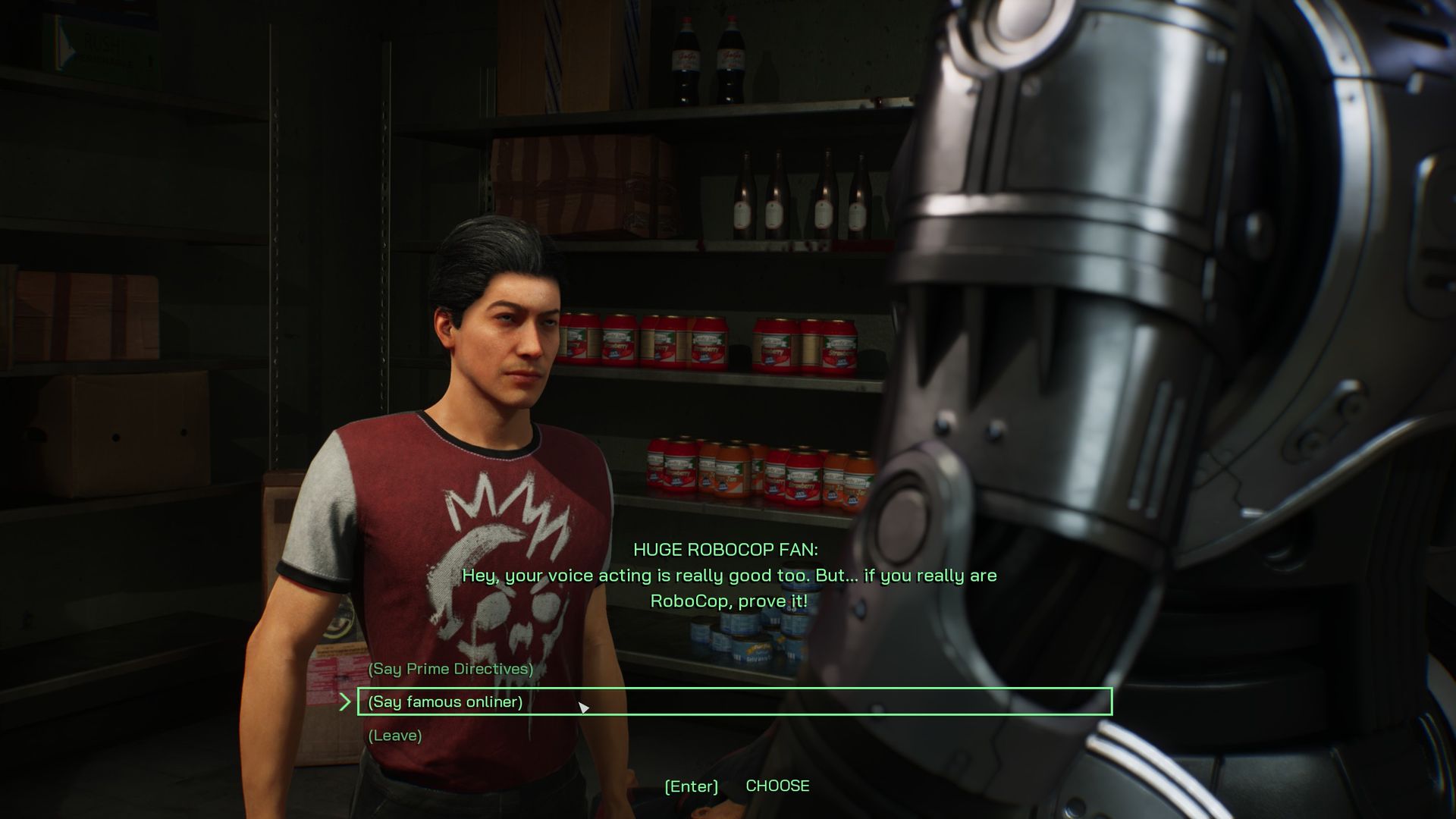Pick the Leave dialogue choice
This screenshot has width=1456, height=819.
[395, 736]
